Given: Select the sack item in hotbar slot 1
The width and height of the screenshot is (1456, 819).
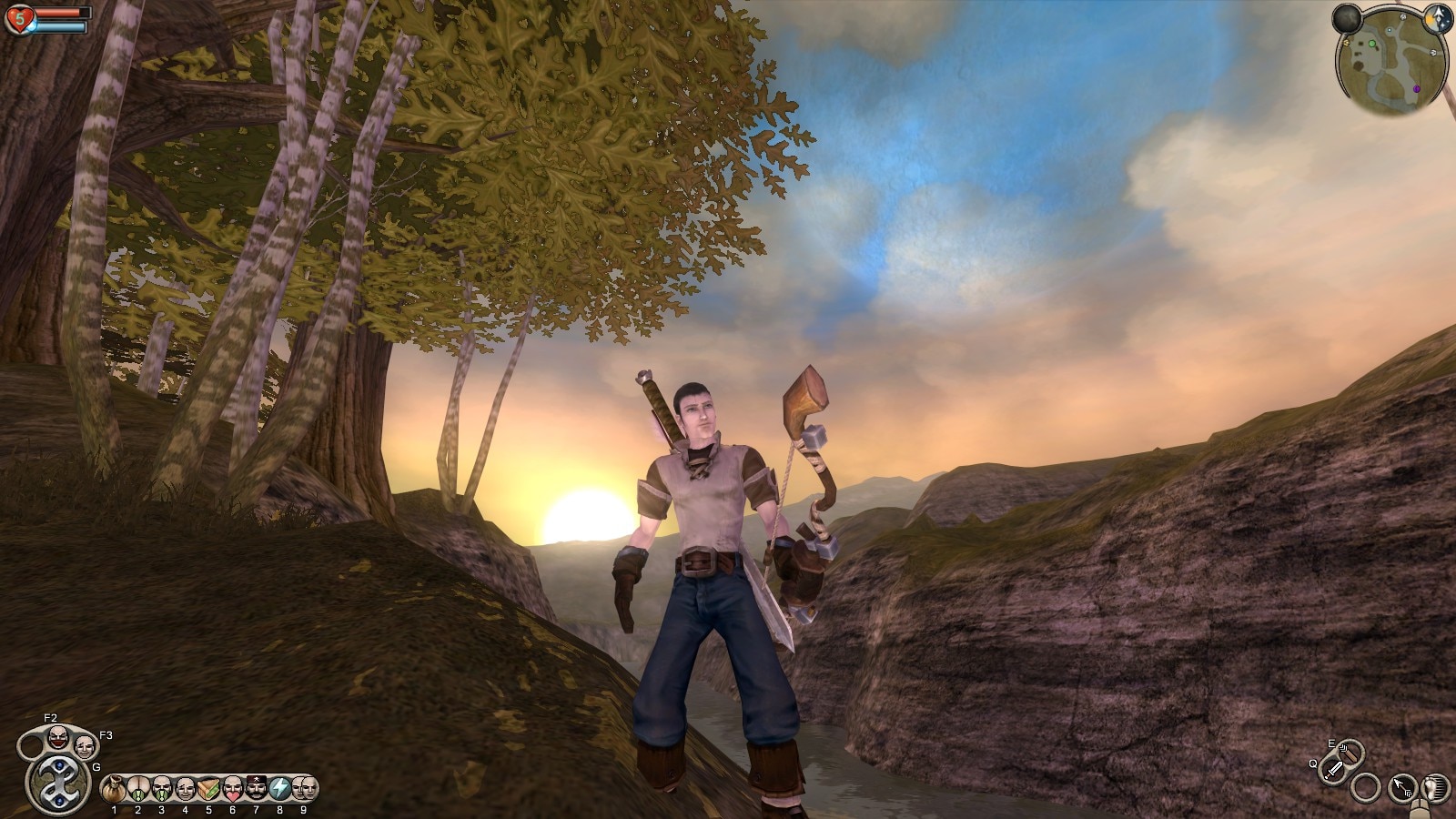Looking at the screenshot, I should pyautogui.click(x=114, y=787).
